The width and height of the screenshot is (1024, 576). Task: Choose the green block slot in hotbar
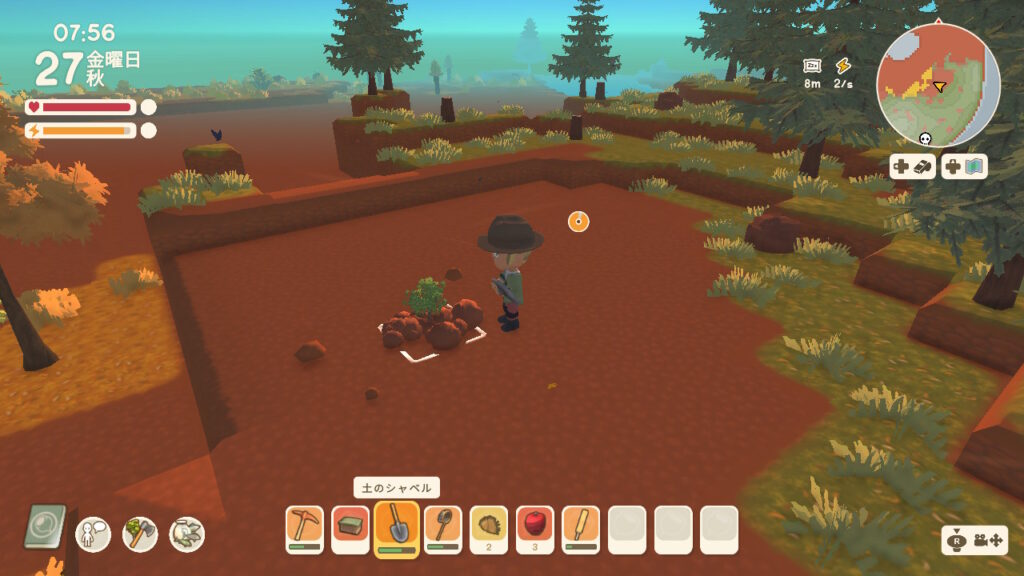click(x=350, y=528)
